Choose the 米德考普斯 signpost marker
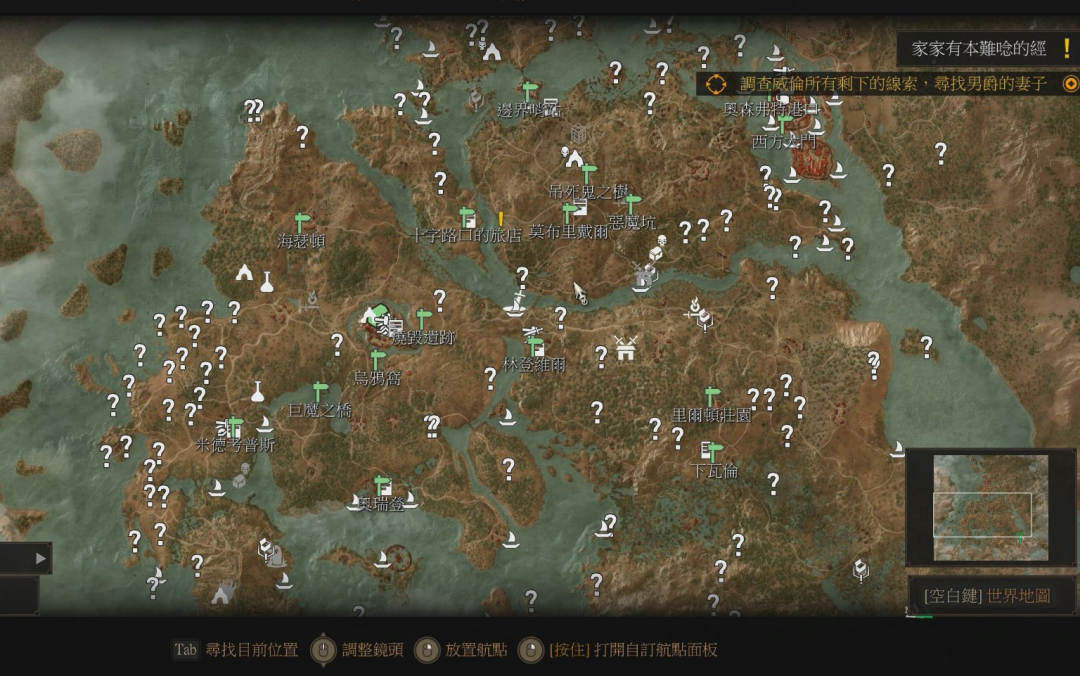1080x676 pixels. (234, 426)
